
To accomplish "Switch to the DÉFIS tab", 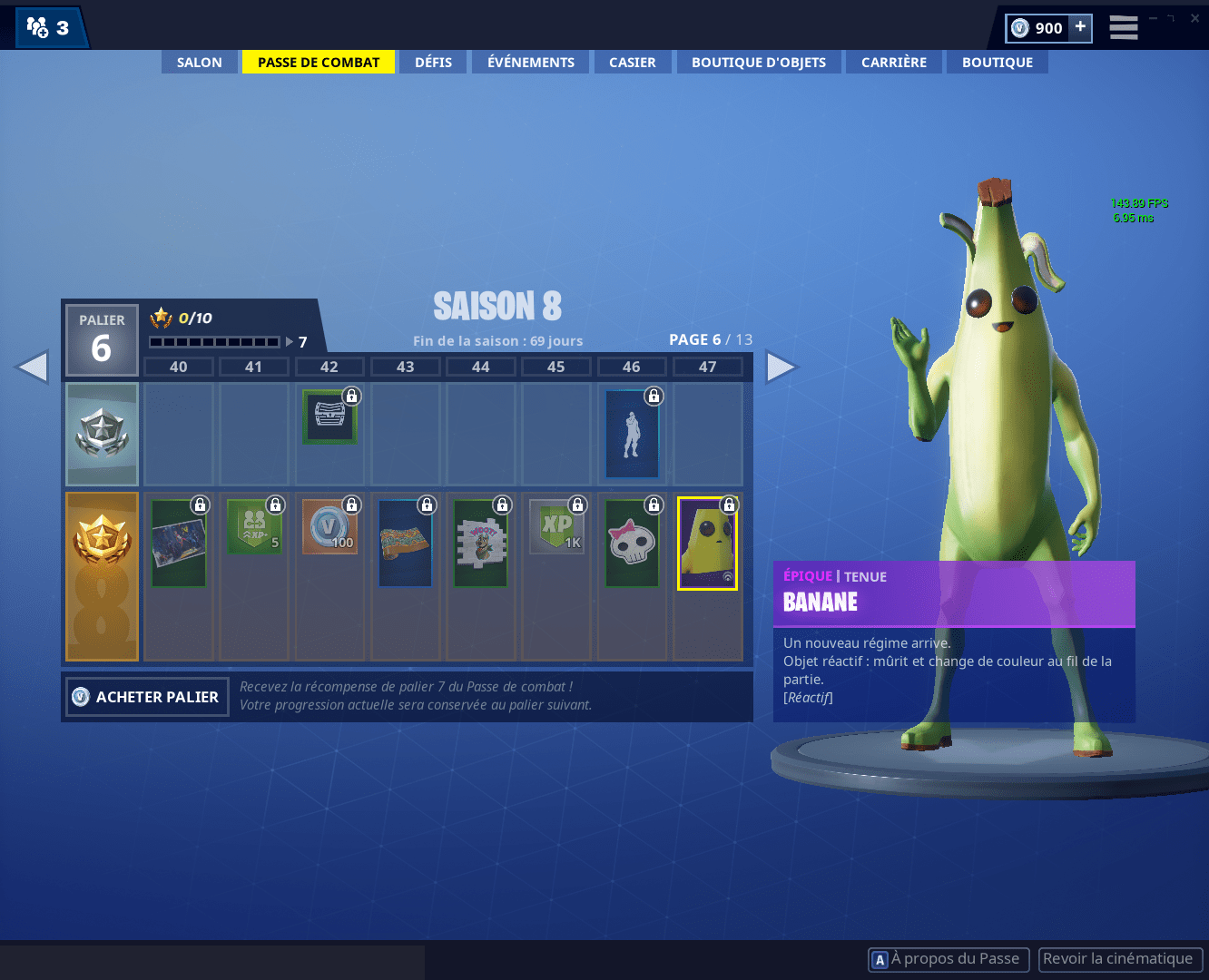I will click(433, 62).
